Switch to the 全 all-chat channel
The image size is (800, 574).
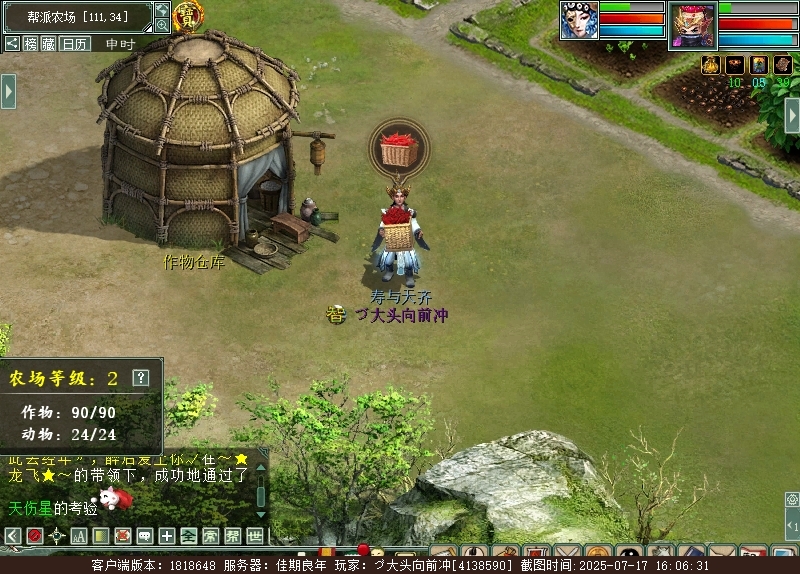[188, 536]
